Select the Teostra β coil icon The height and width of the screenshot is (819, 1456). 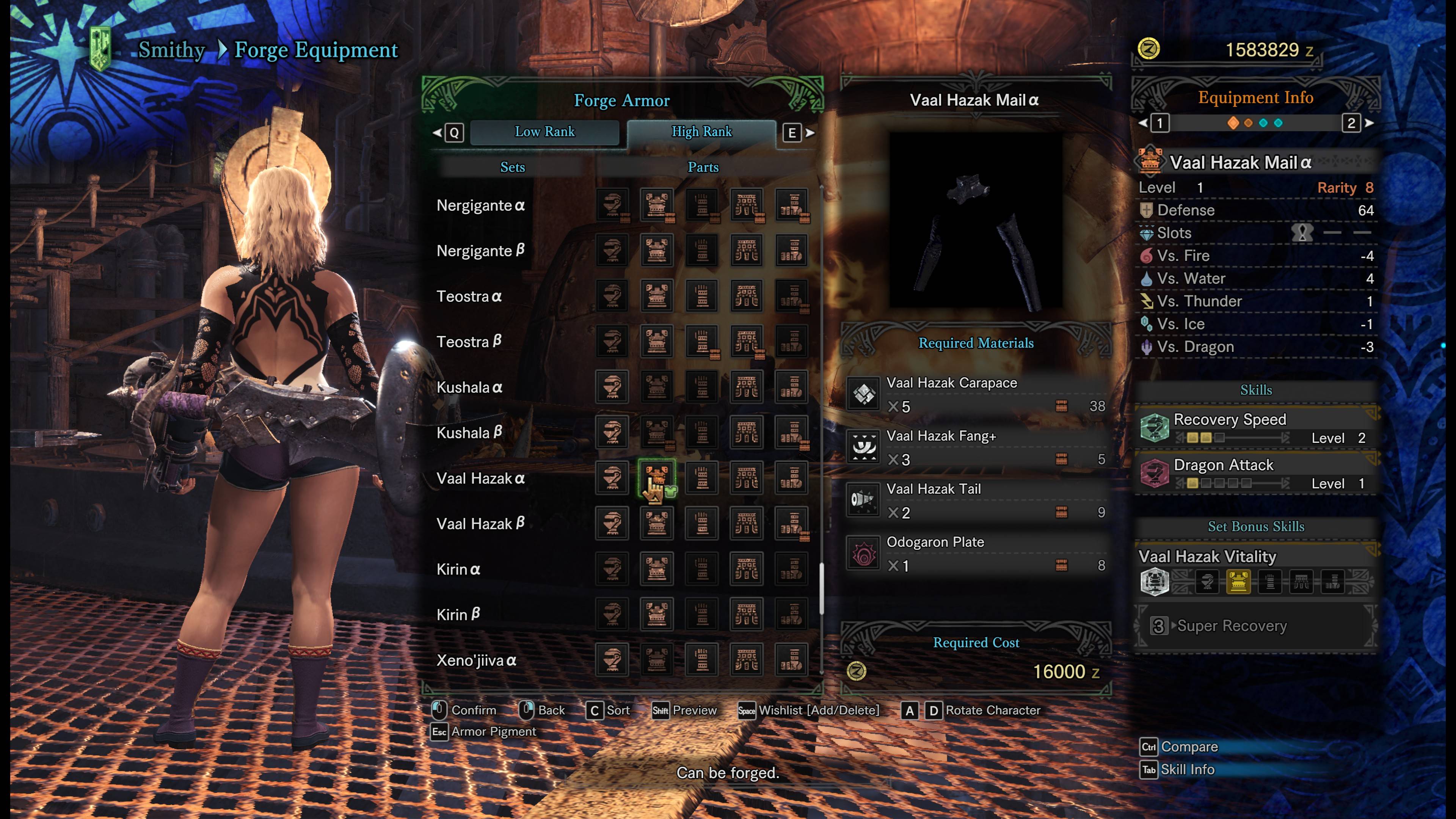pyautogui.click(x=746, y=341)
